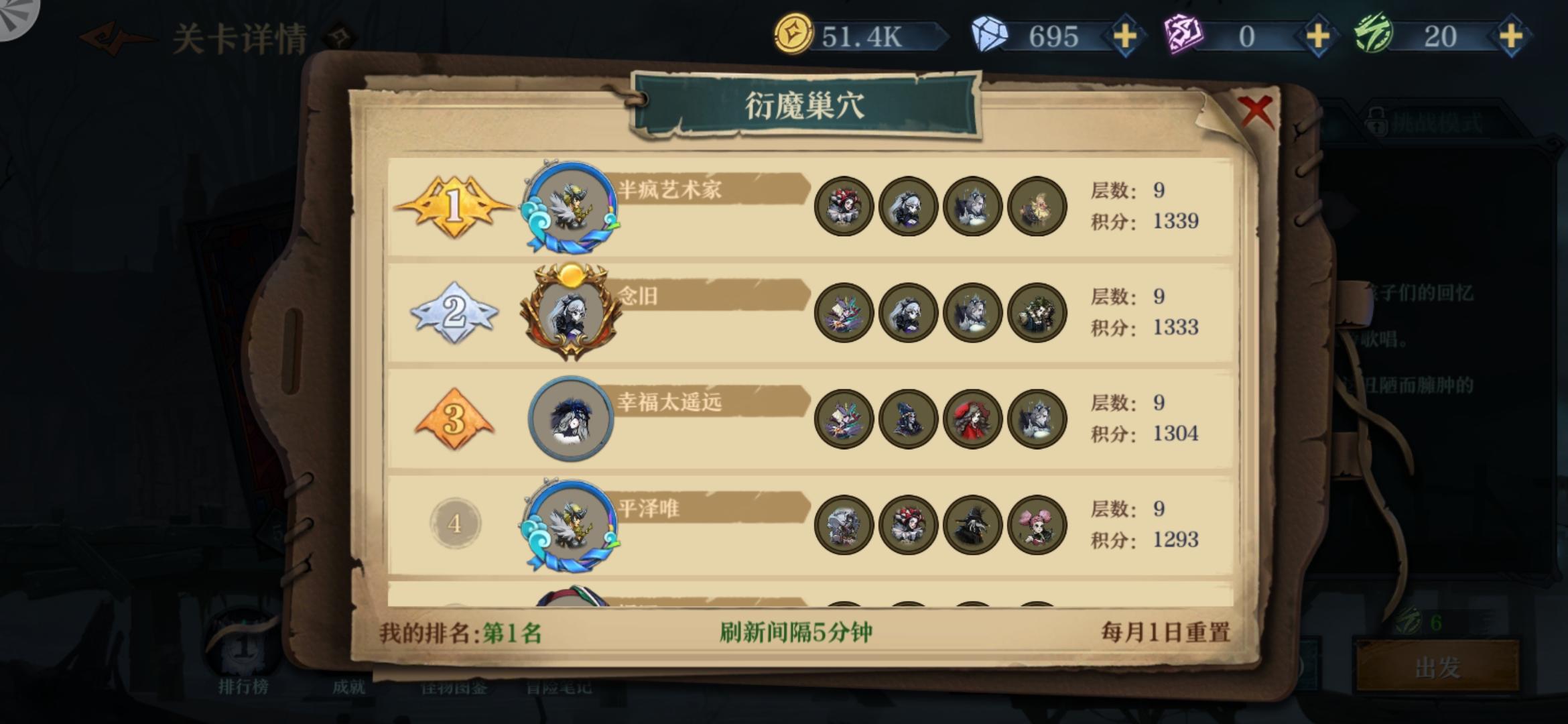Click the silver rank 2 badge

coord(454,315)
